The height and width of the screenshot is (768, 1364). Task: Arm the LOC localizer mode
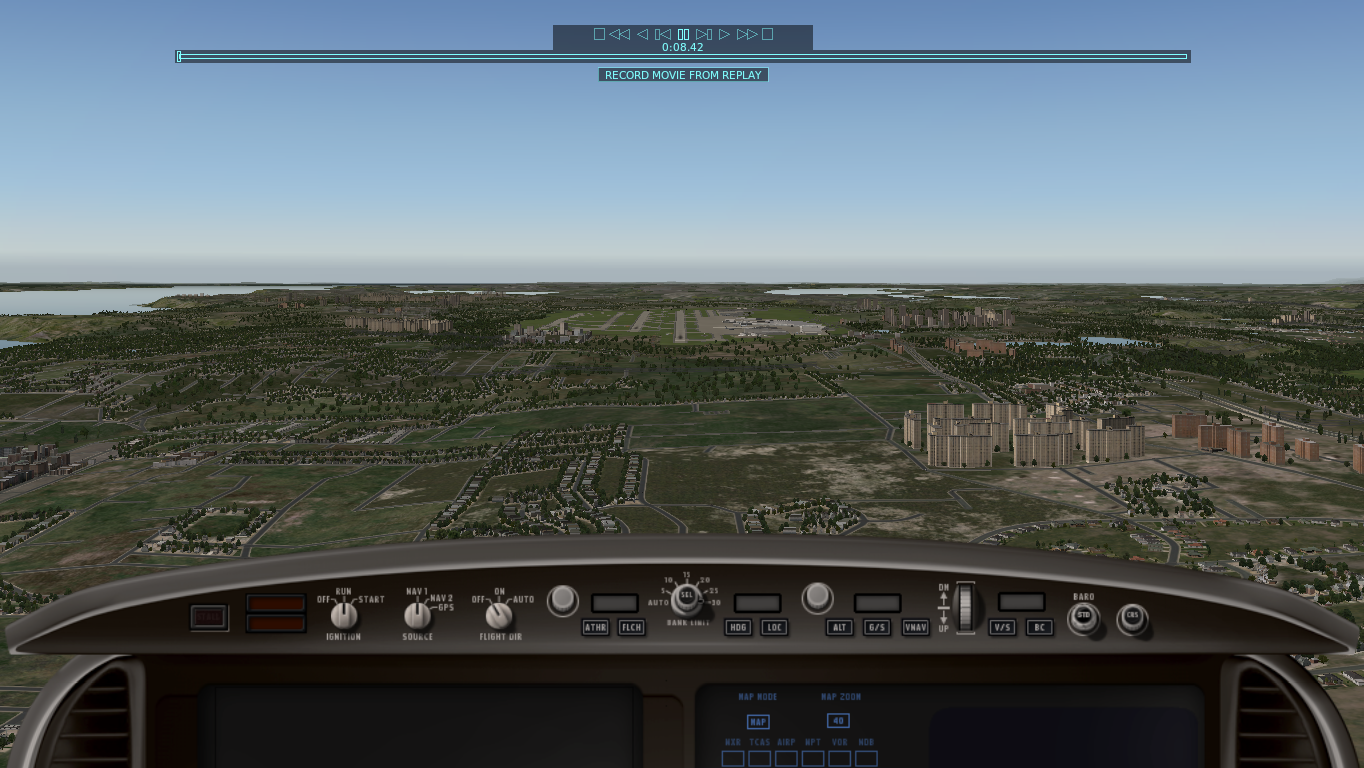(774, 627)
